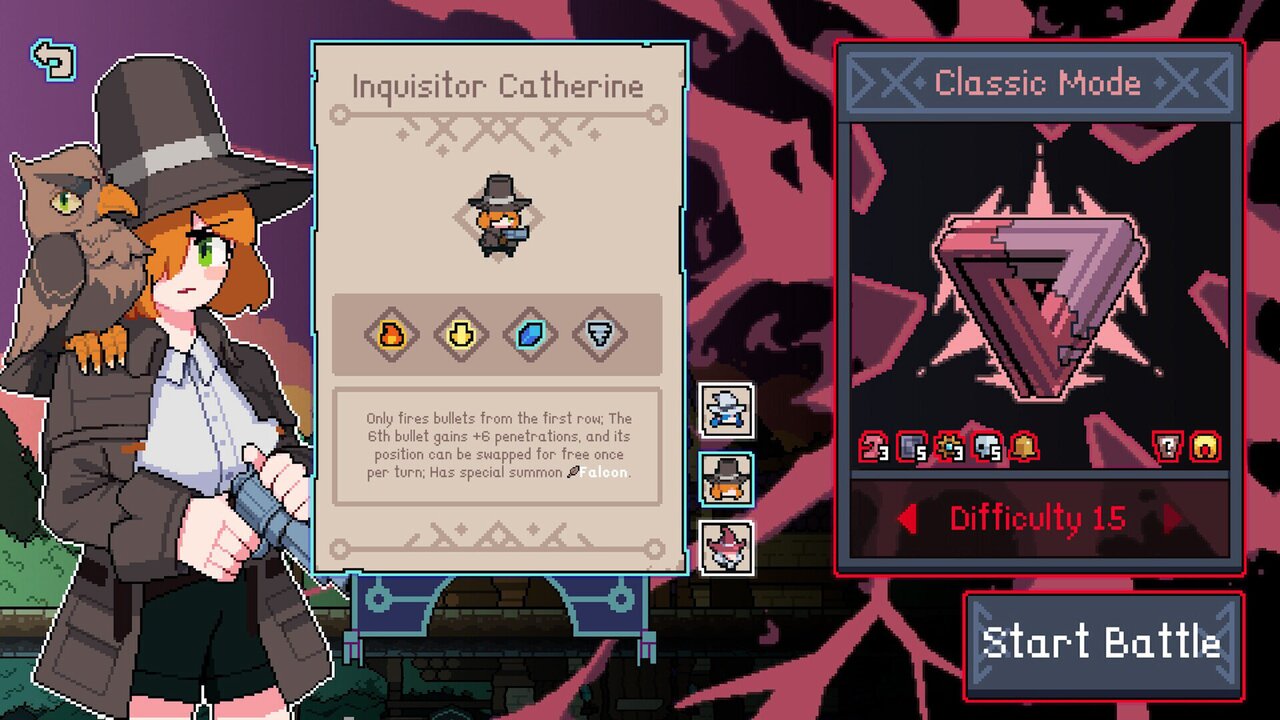Viewport: 1280px width, 720px height.
Task: Pick the red witch hat character portrait
Action: click(x=726, y=547)
